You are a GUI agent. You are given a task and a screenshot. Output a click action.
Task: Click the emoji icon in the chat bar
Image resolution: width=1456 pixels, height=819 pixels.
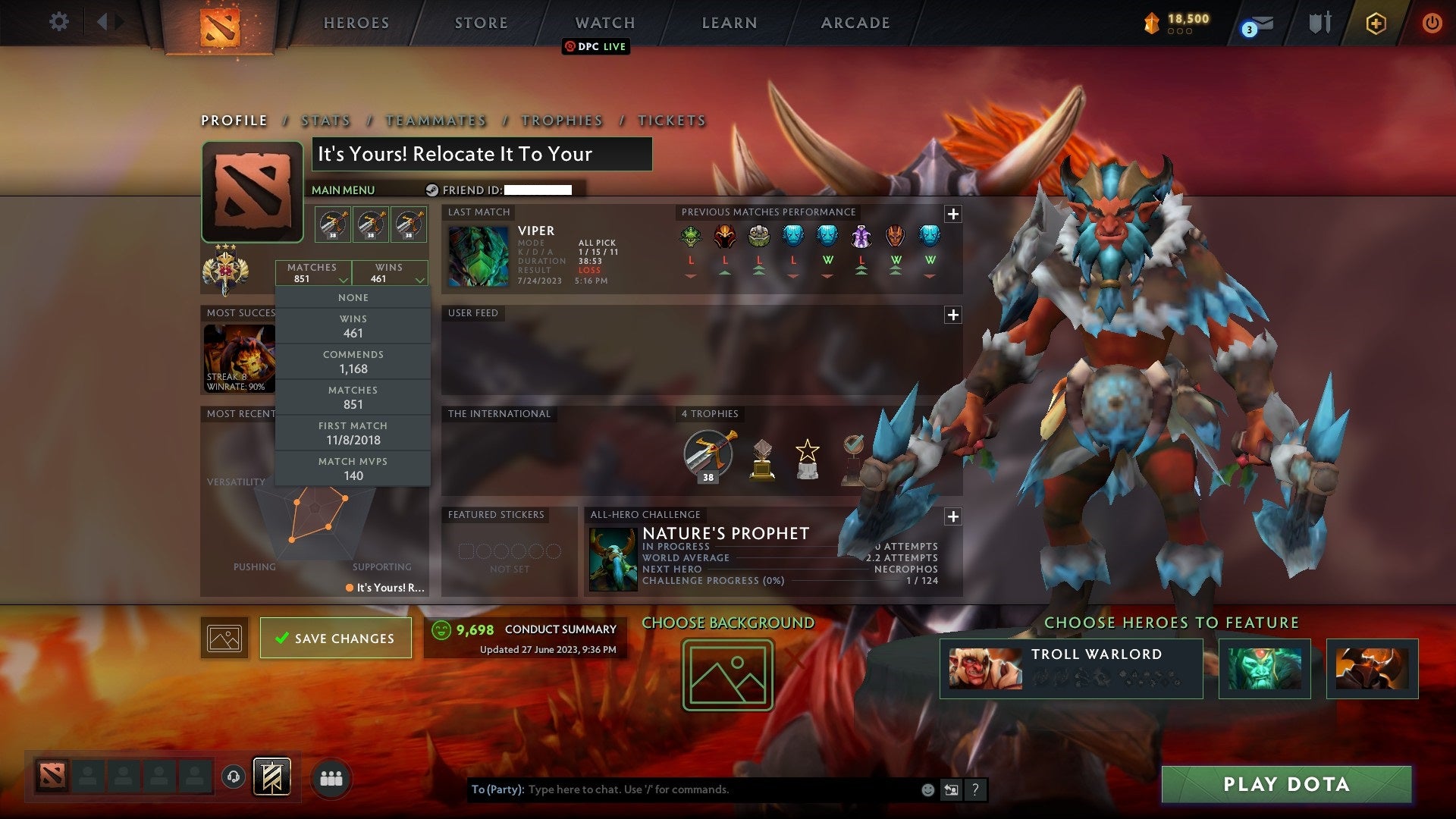pyautogui.click(x=927, y=789)
